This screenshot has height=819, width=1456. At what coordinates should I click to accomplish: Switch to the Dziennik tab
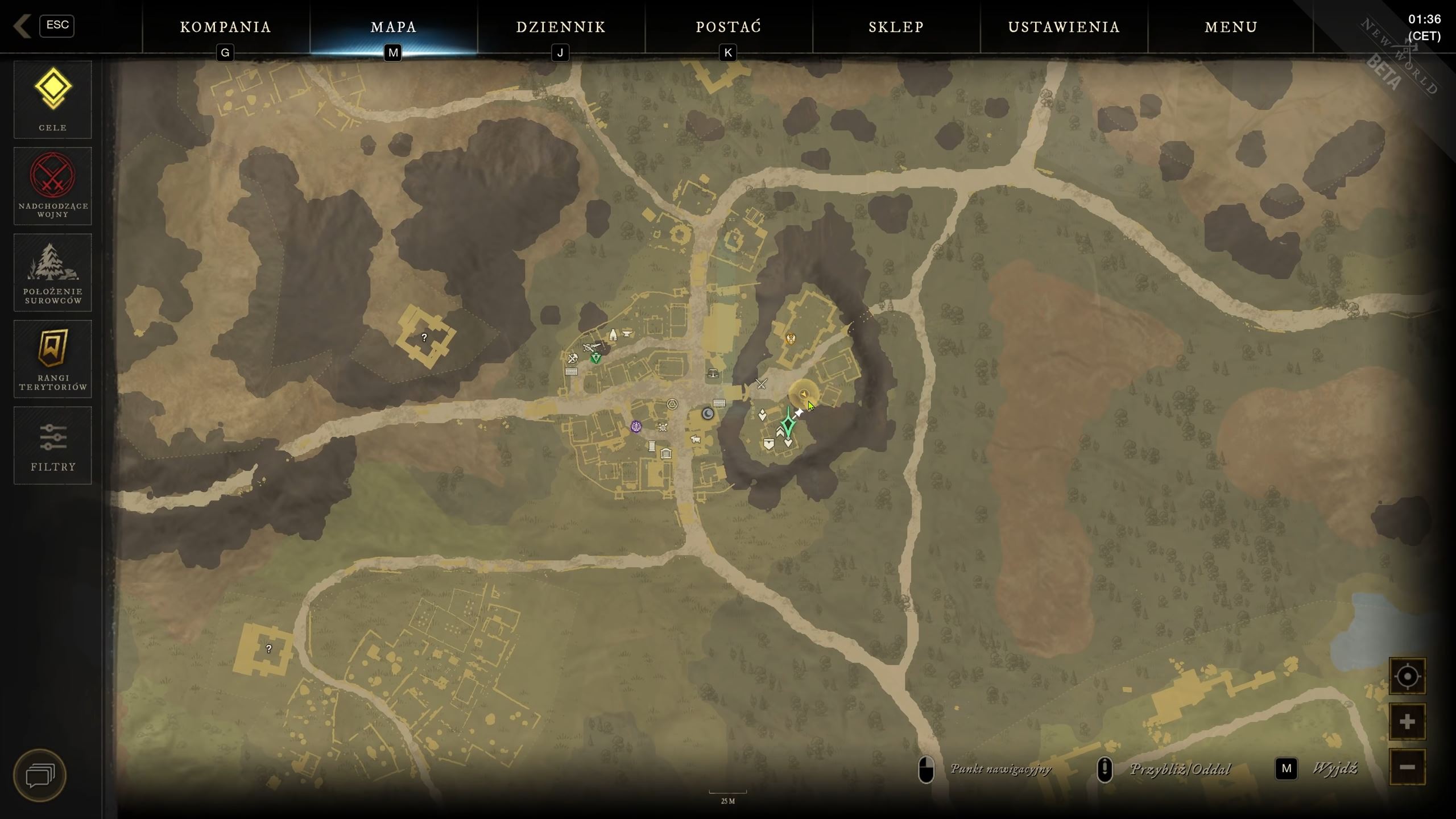(x=560, y=26)
